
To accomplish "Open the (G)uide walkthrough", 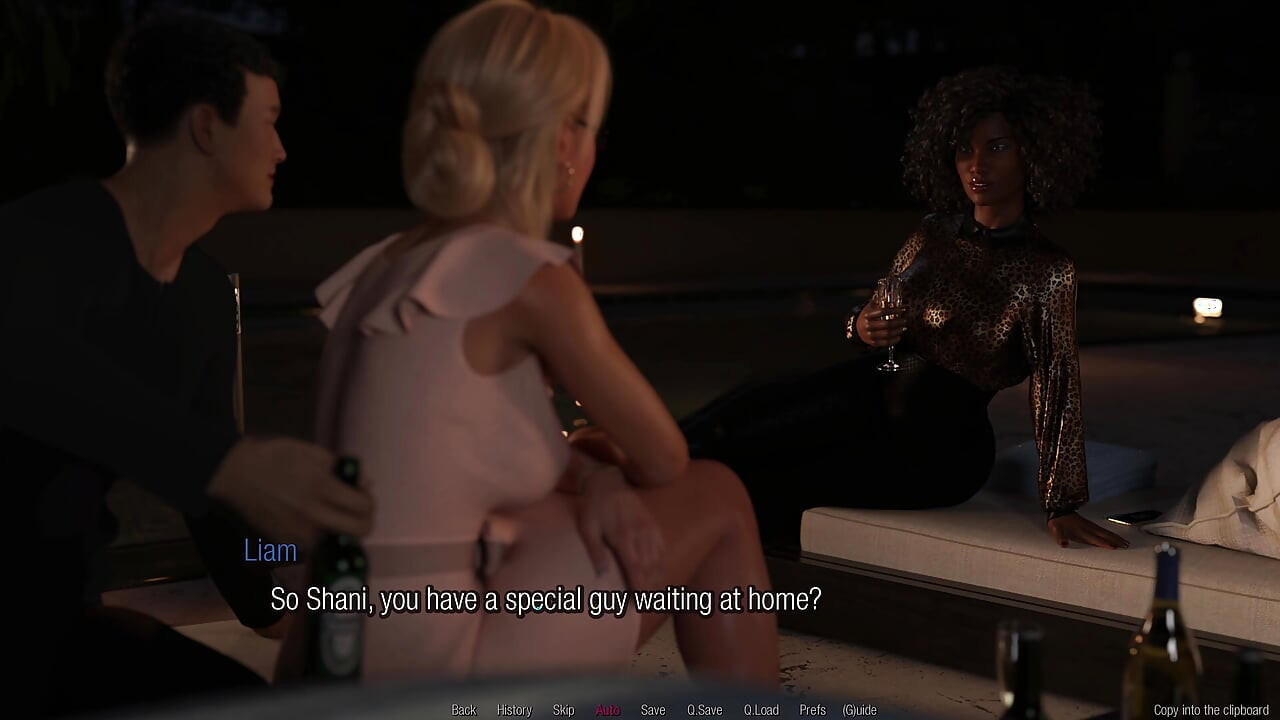I will click(859, 710).
